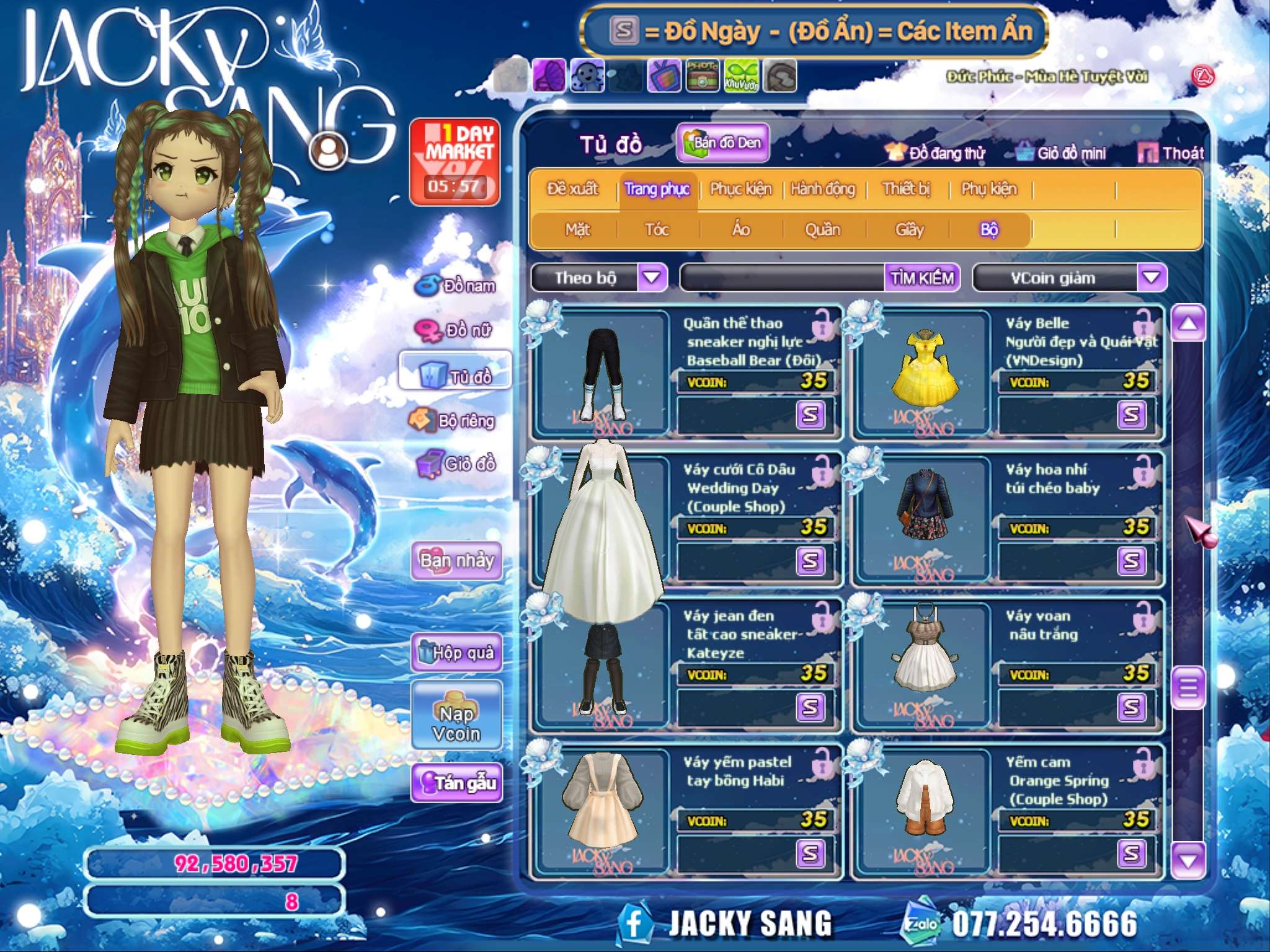The height and width of the screenshot is (952, 1270).
Task: Switch to the Phục kiện tab
Action: point(740,189)
